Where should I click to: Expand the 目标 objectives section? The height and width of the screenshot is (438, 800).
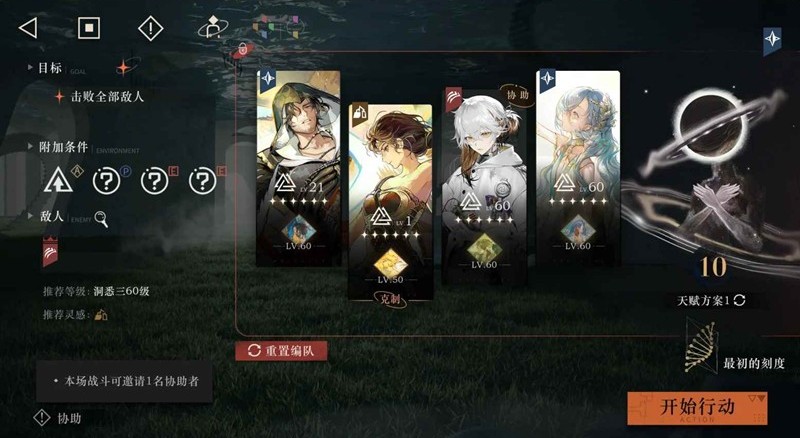click(49, 68)
